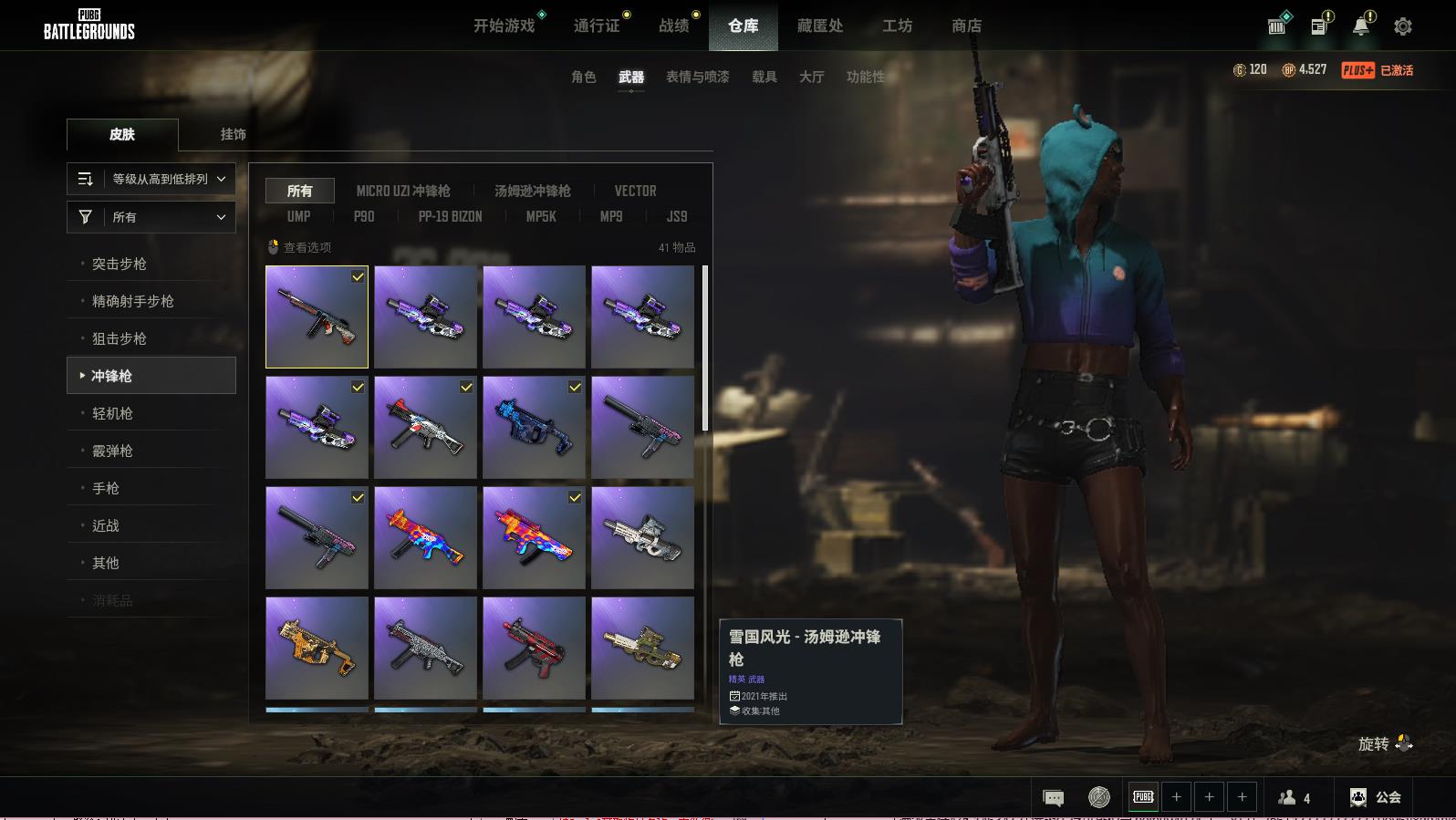
Task: Pick the gold Vector skin thumbnail
Action: (317, 648)
